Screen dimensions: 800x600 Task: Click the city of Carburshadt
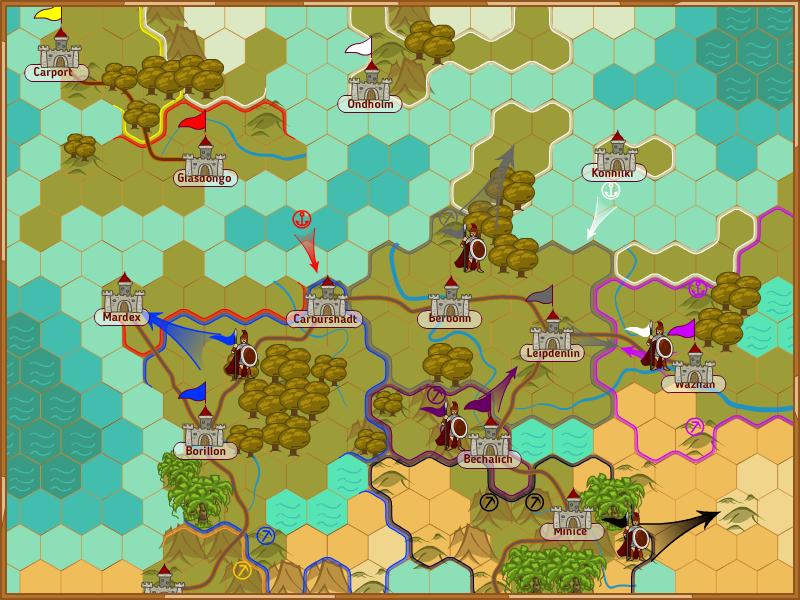coord(327,300)
